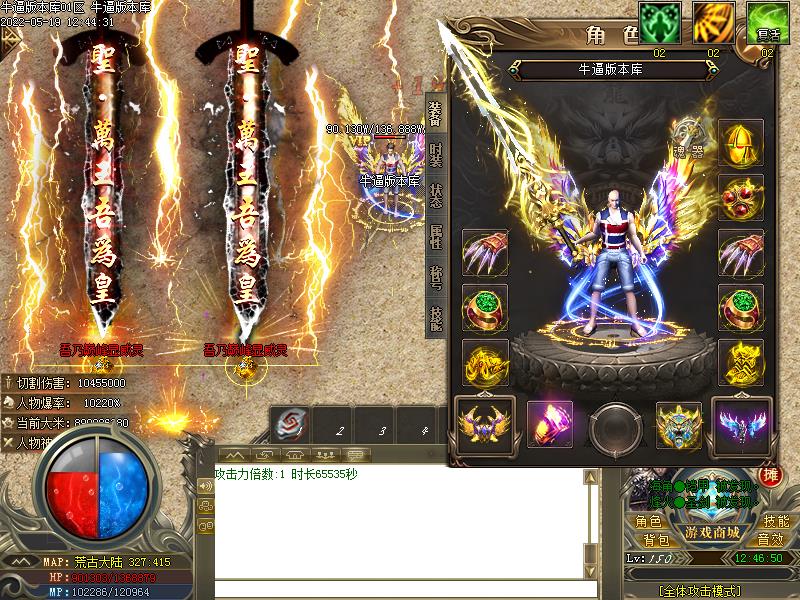The image size is (800, 600).
Task: Click the green figure buff icon
Action: tap(659, 22)
